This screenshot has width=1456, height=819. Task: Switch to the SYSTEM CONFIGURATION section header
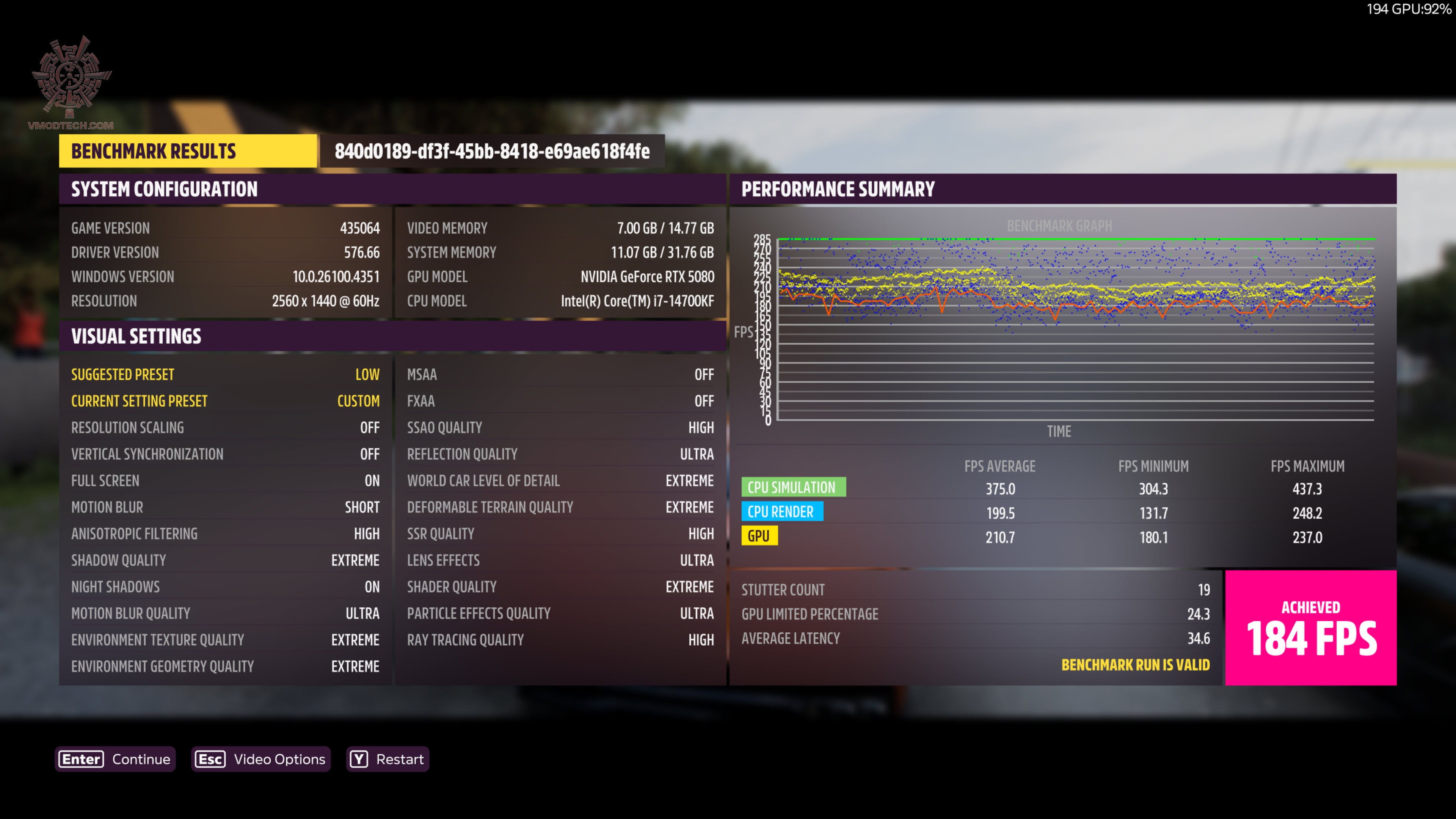163,189
